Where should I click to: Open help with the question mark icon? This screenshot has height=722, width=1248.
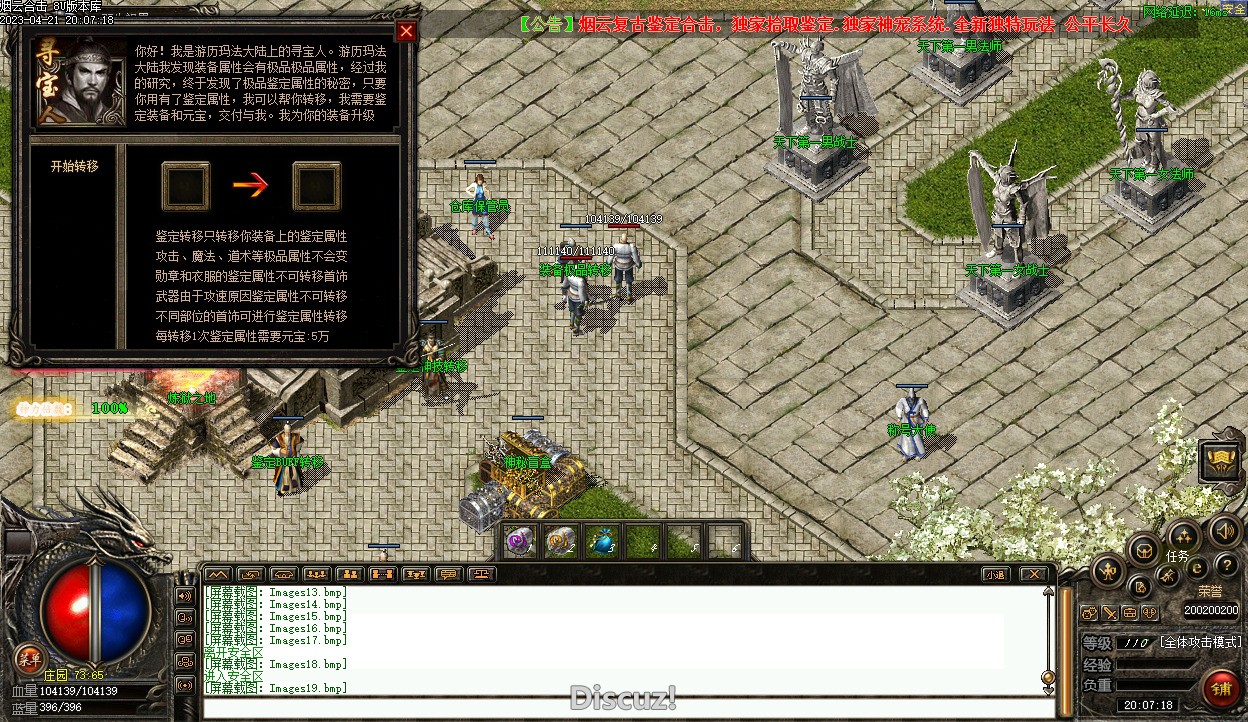(x=1225, y=567)
